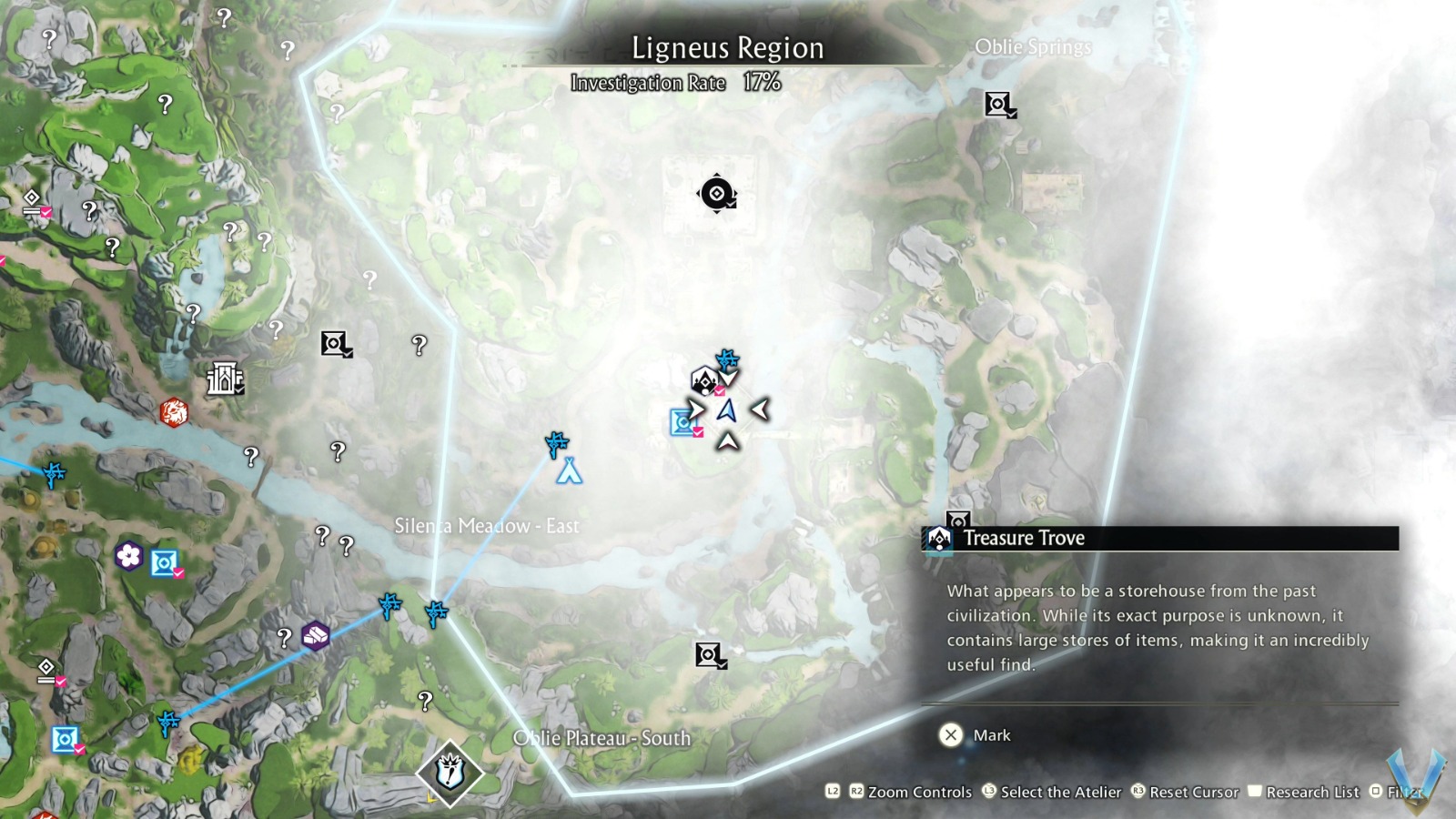Image resolution: width=1456 pixels, height=819 pixels.
Task: Click the left-pointing chevron beside the cursor
Action: [x=762, y=409]
